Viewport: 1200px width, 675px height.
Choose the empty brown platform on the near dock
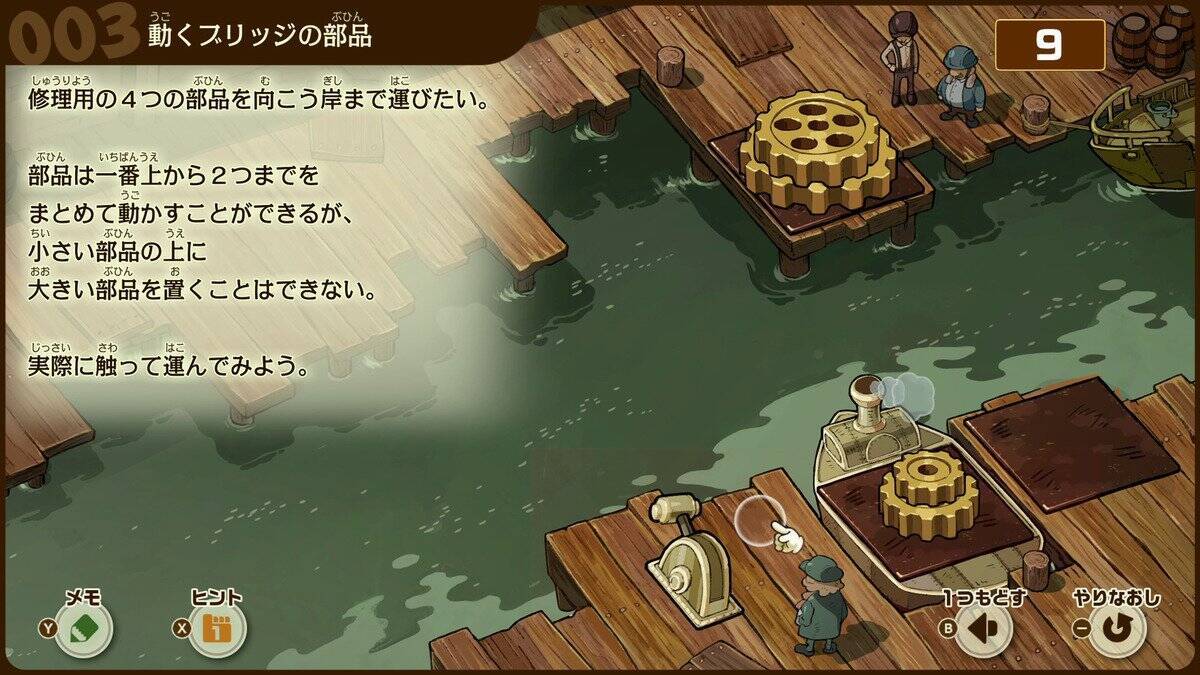[x=1070, y=440]
